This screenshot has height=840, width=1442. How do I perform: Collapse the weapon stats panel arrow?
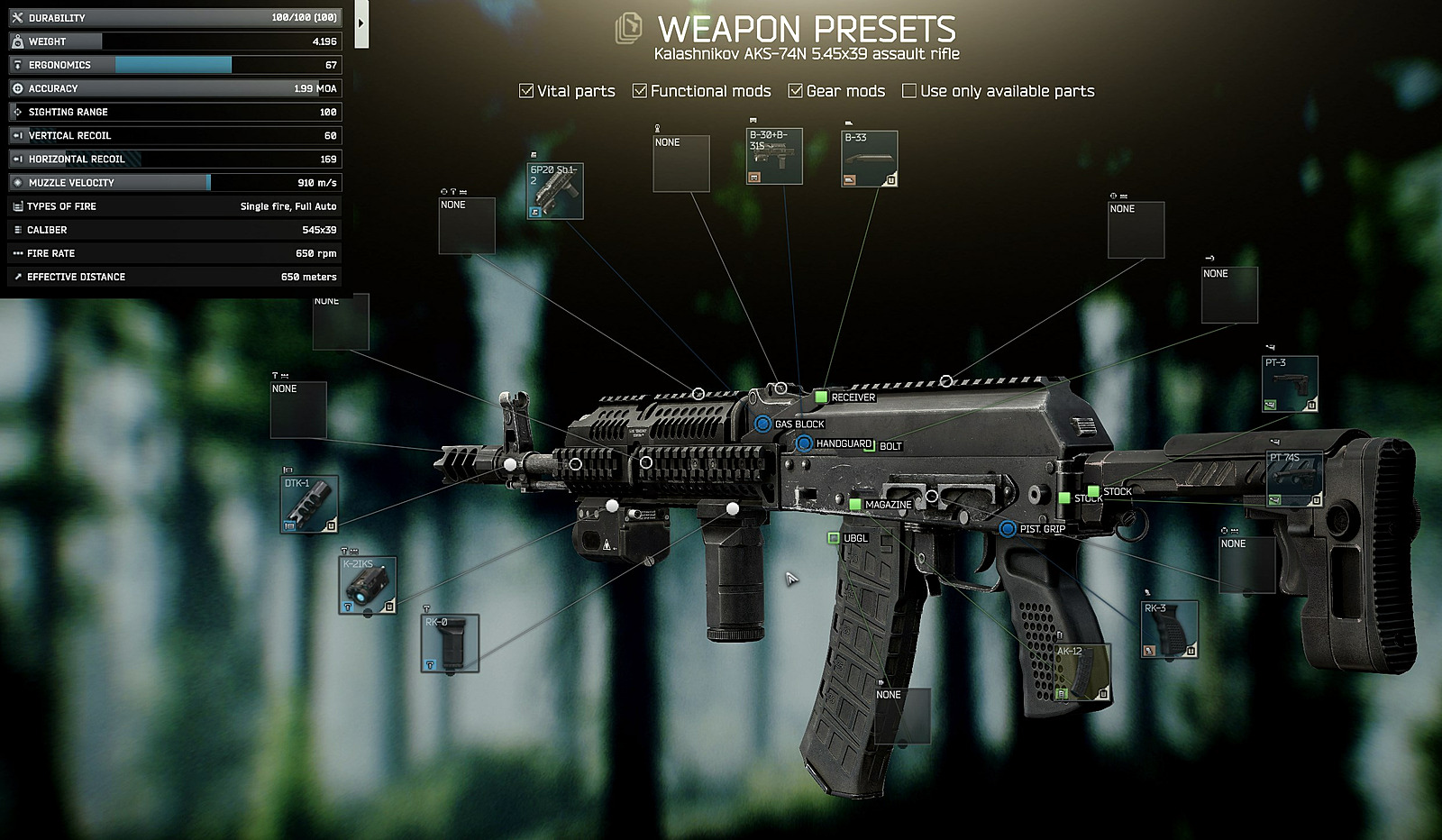[x=360, y=23]
